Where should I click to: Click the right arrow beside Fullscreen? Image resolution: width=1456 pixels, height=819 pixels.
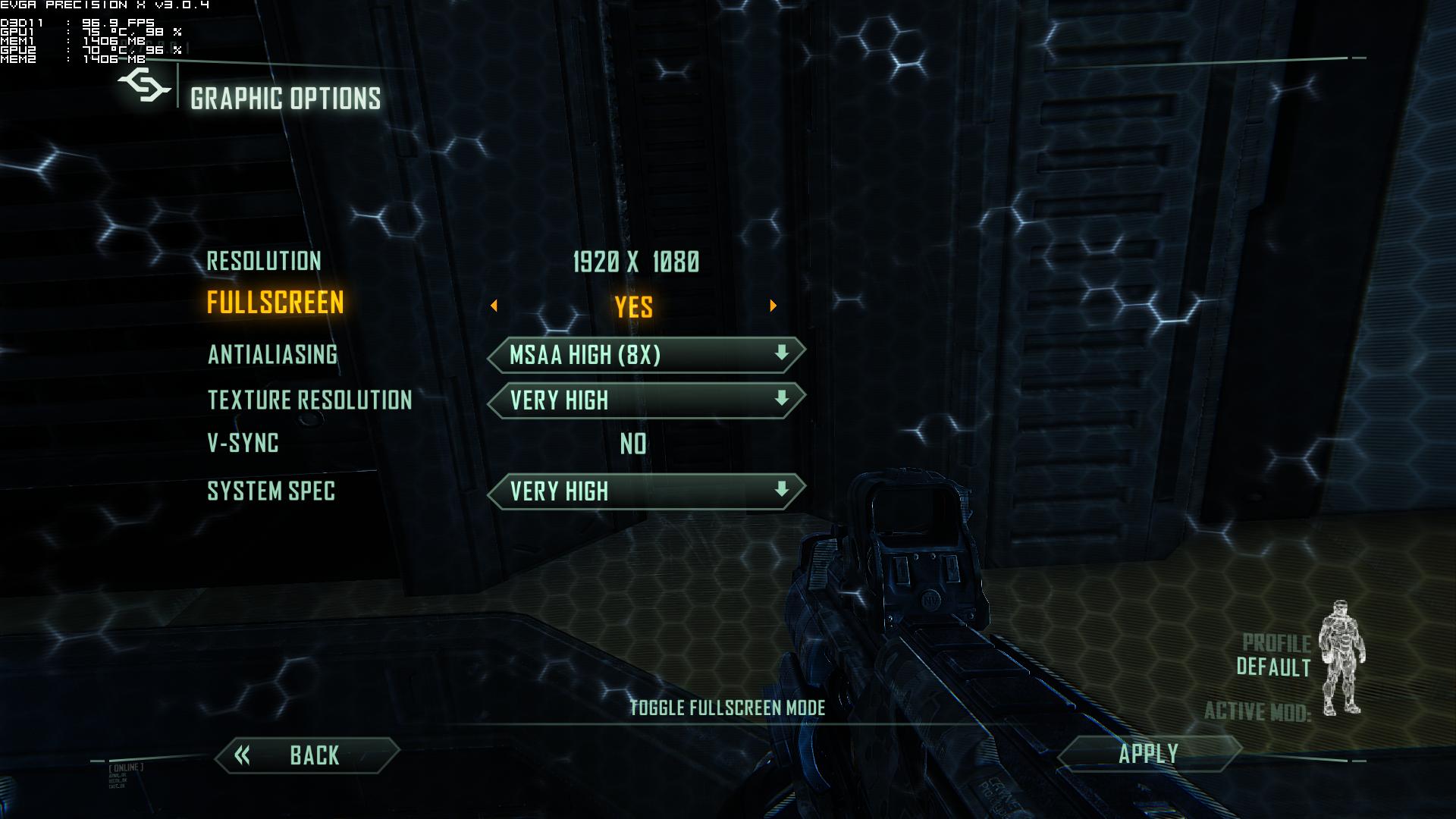[x=773, y=306]
